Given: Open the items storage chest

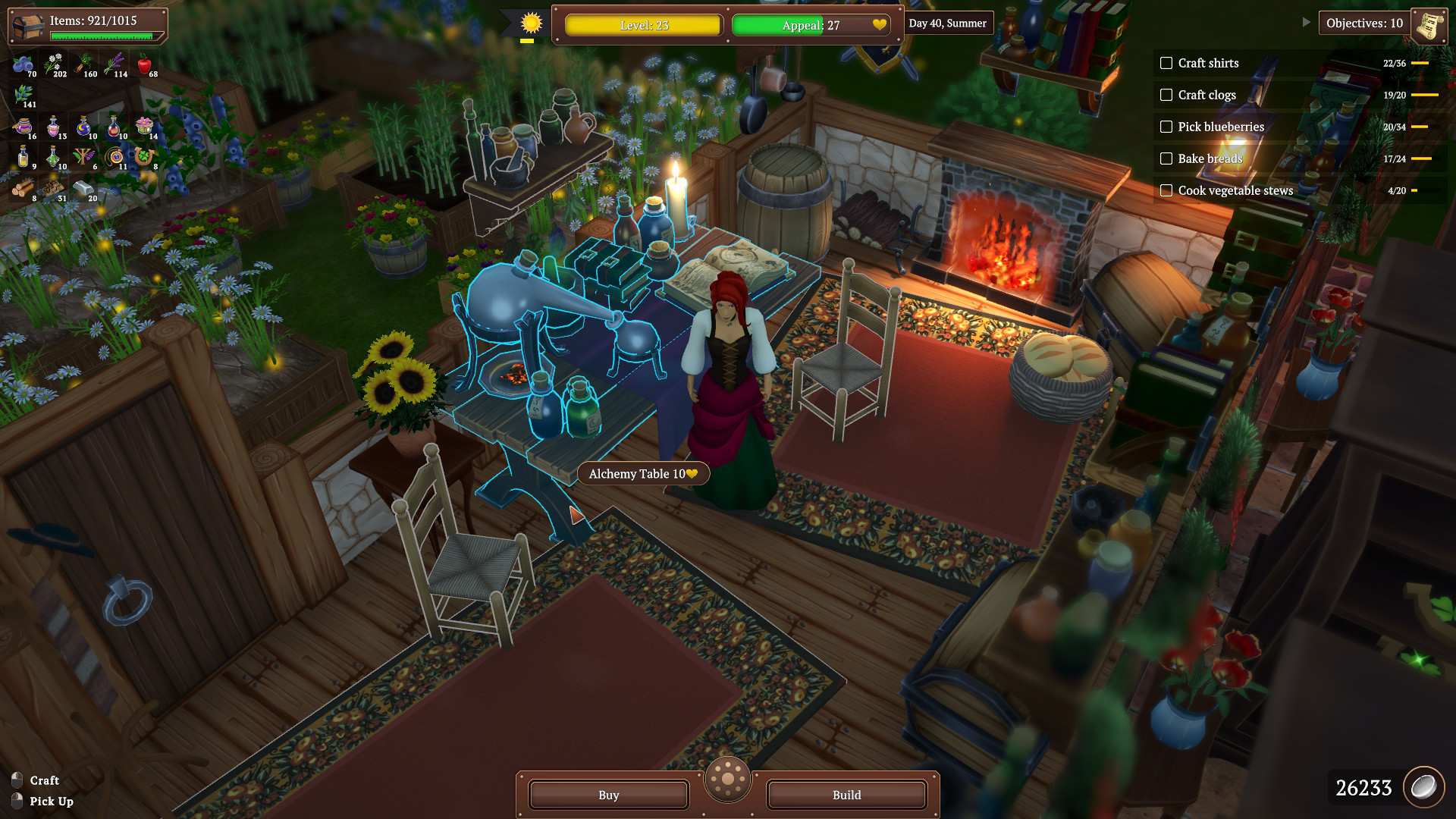Looking at the screenshot, I should click(x=29, y=26).
